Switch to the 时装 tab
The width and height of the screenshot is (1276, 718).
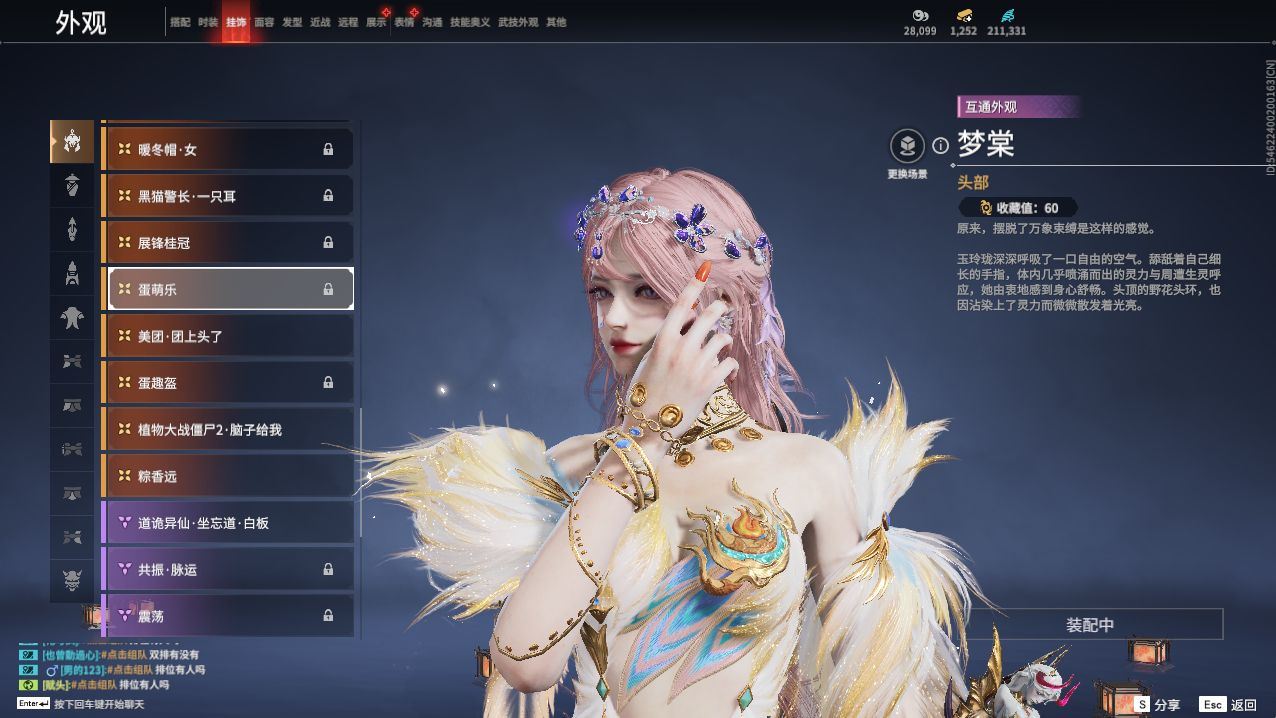(208, 22)
